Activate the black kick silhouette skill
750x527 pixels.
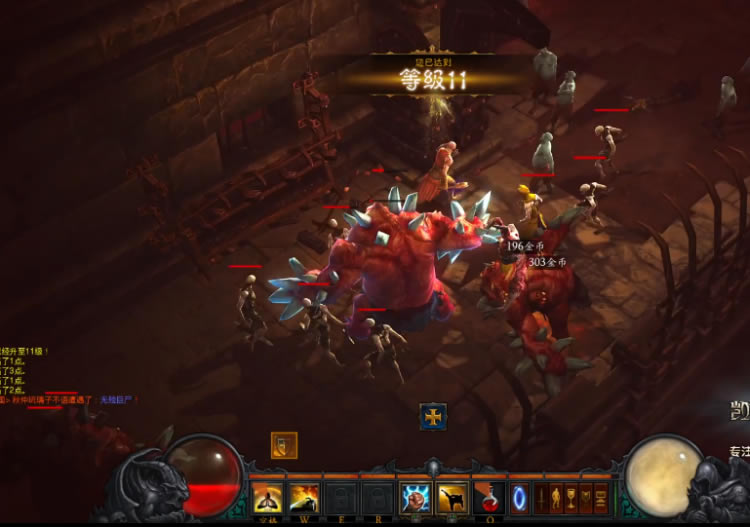(451, 497)
